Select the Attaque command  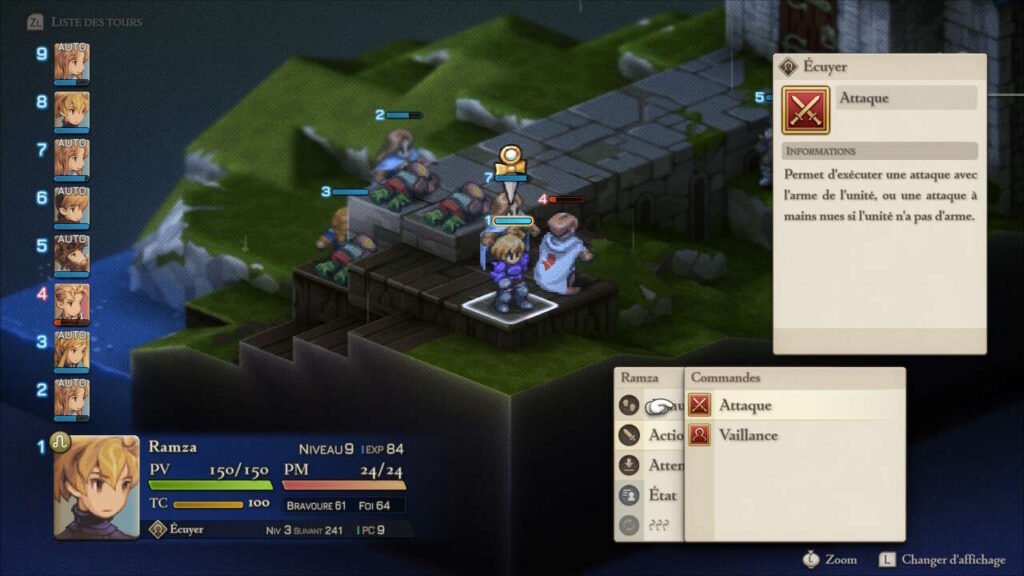(745, 405)
